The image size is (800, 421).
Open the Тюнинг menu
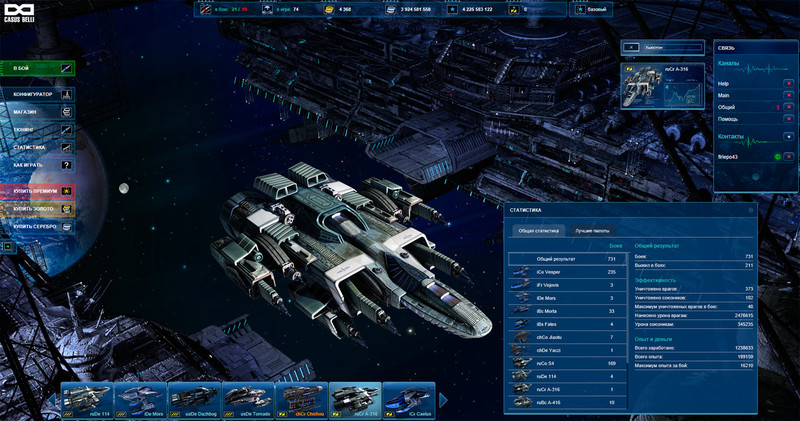(38, 129)
